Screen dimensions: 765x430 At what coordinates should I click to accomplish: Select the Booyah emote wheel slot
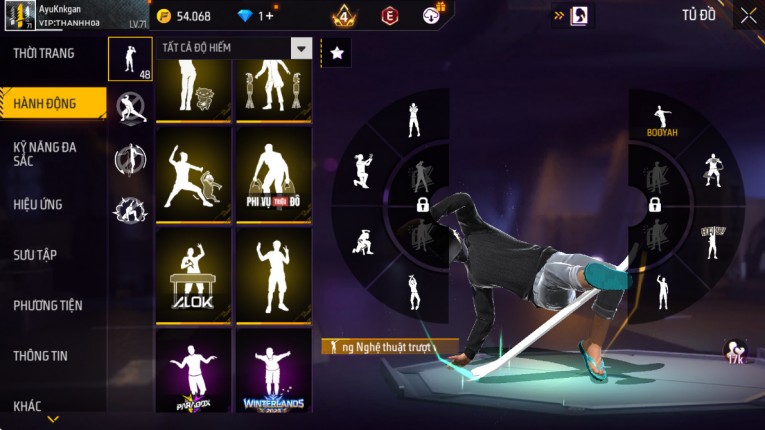659,119
